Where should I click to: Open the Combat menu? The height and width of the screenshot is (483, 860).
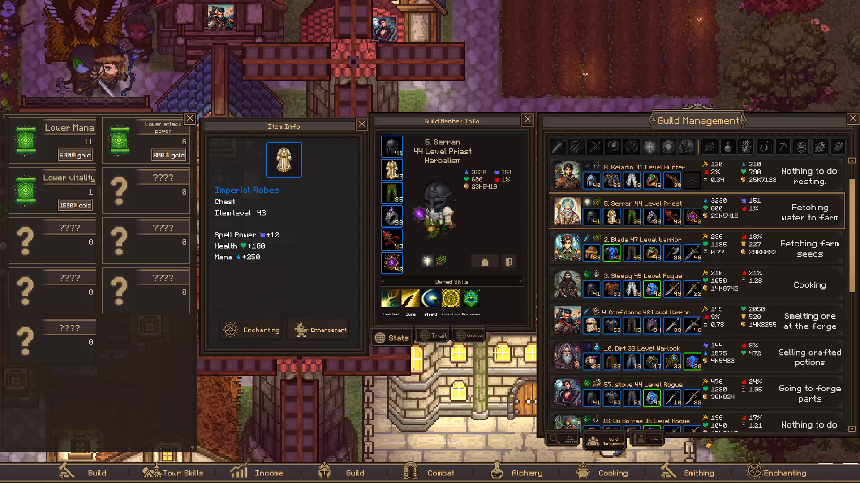pos(431,473)
